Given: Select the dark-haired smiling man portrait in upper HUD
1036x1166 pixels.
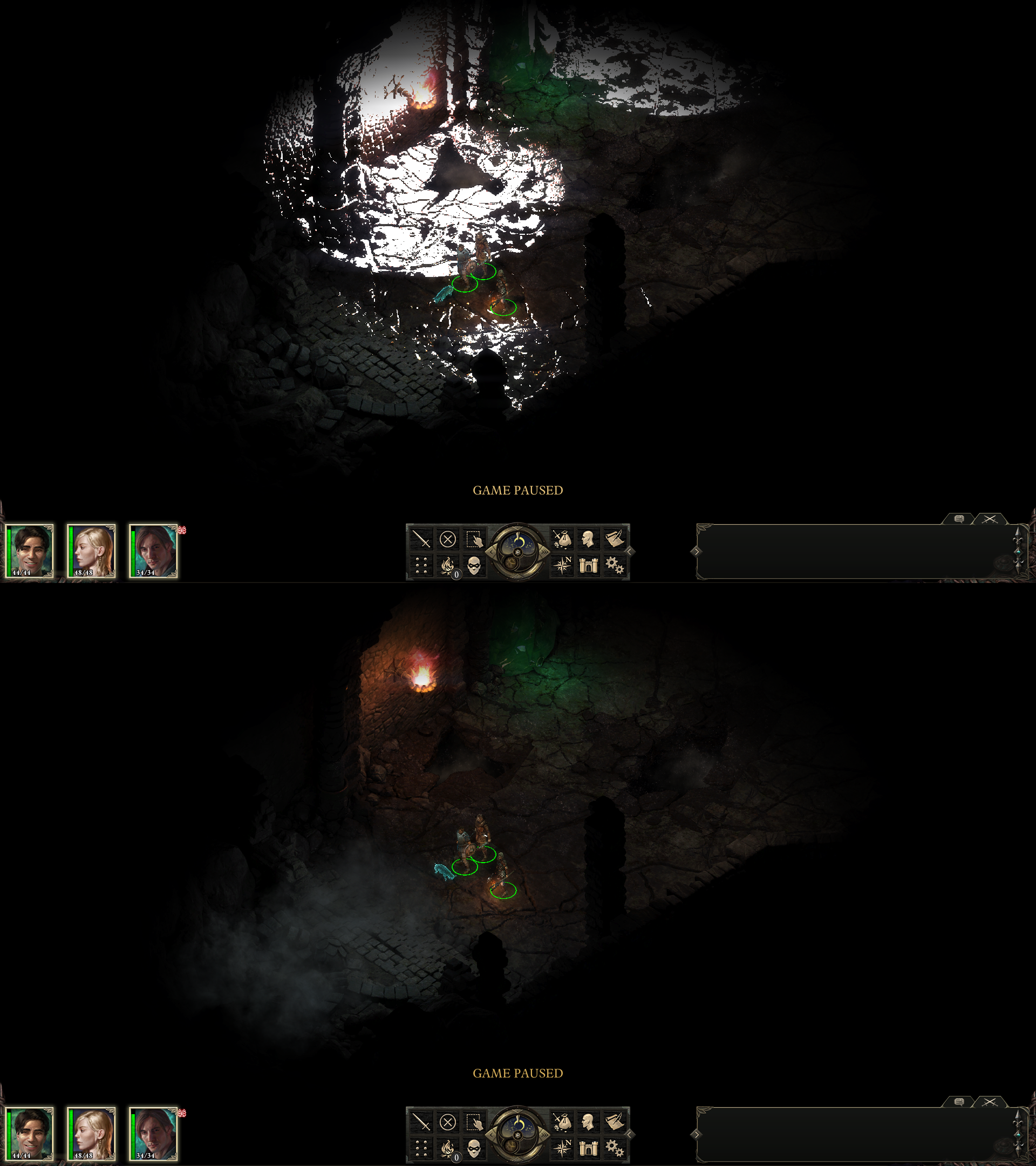Looking at the screenshot, I should pyautogui.click(x=30, y=551).
